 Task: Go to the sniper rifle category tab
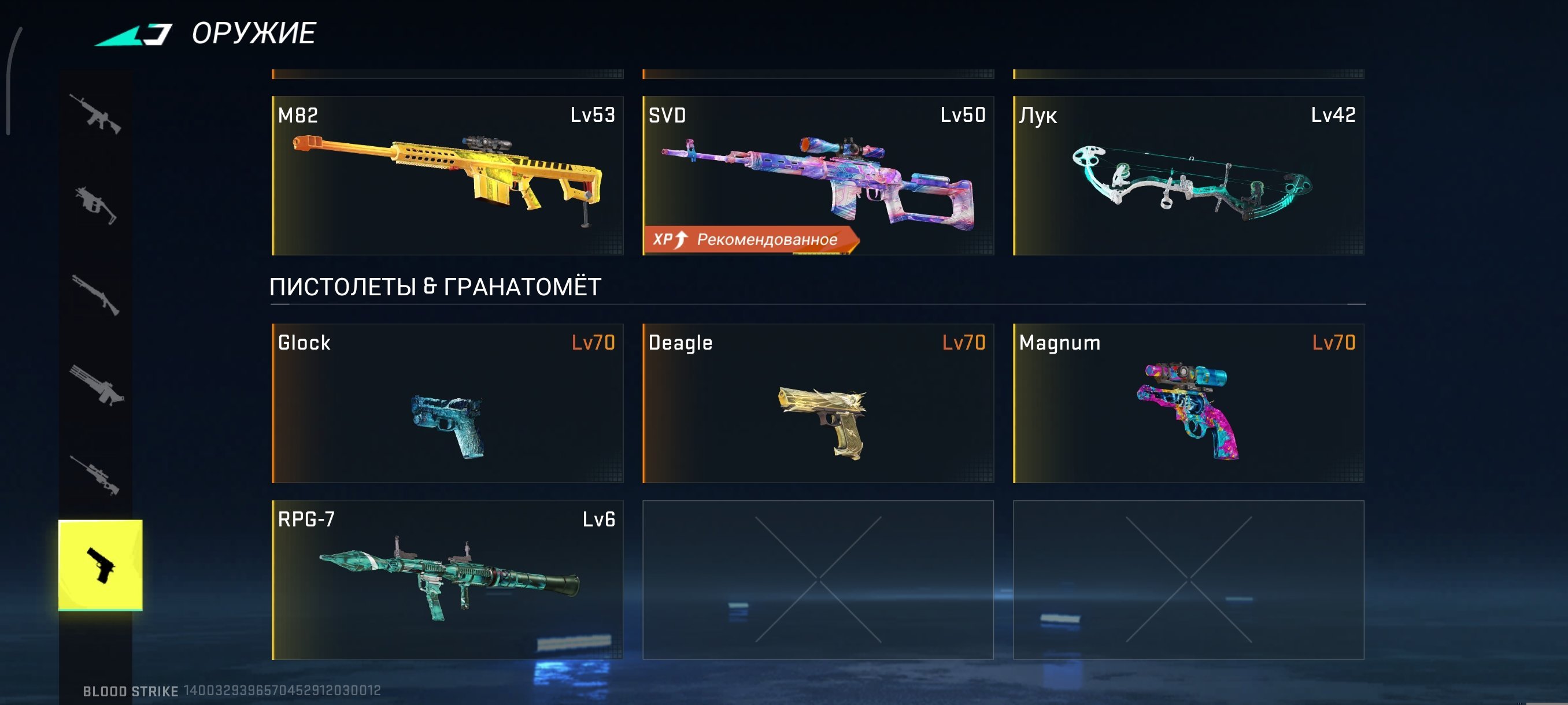click(x=95, y=474)
